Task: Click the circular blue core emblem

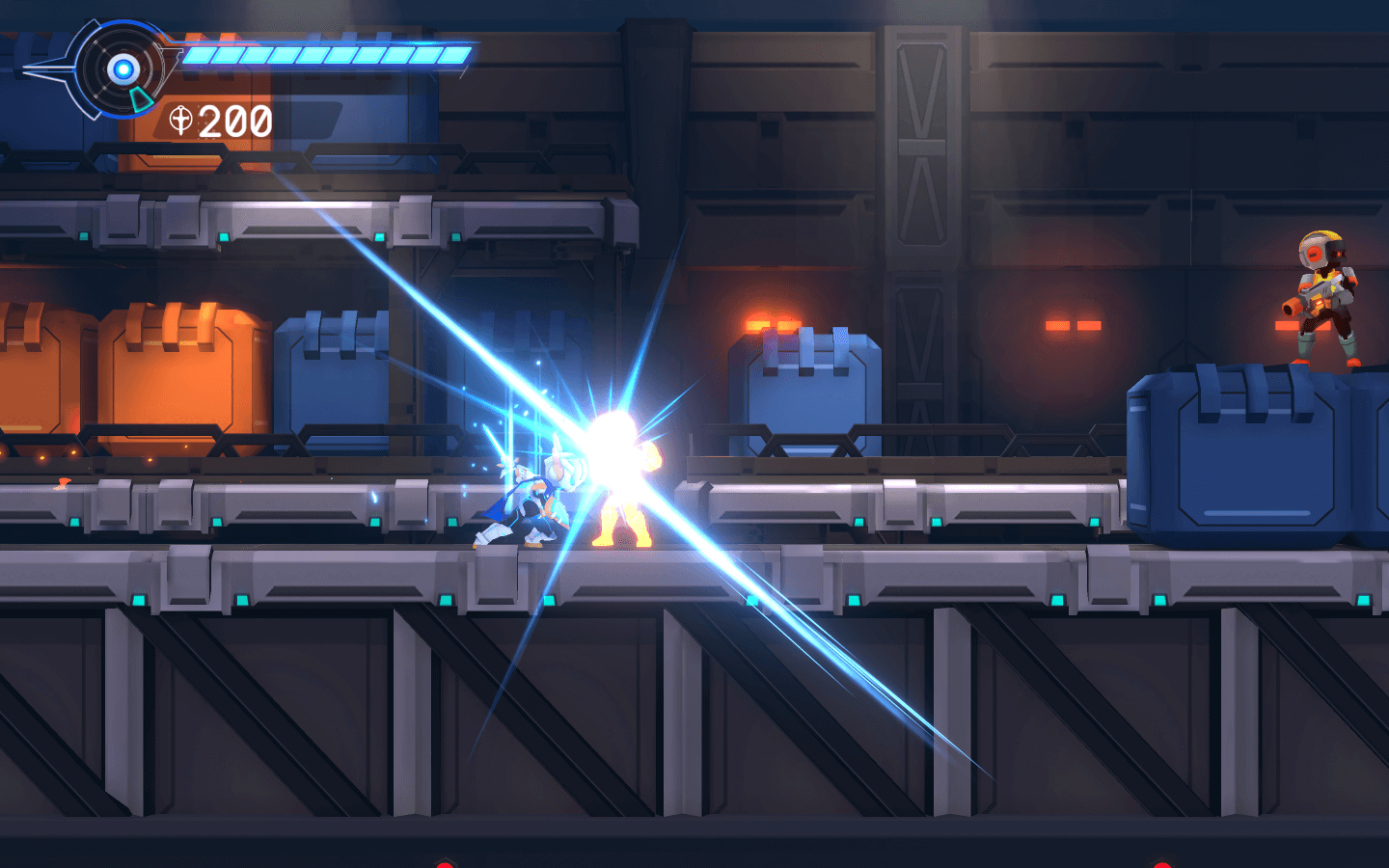Action: click(x=123, y=68)
